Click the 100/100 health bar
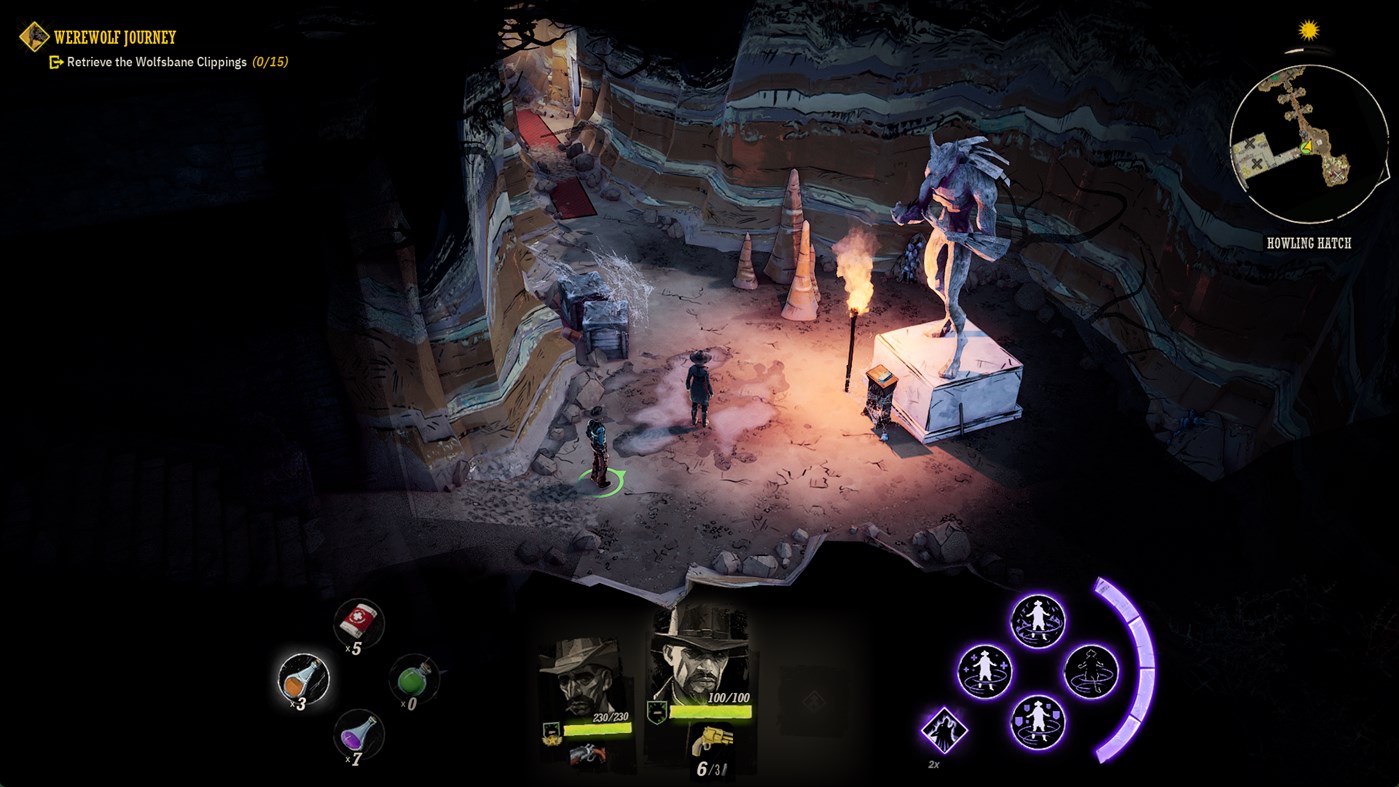The width and height of the screenshot is (1399, 787). click(x=710, y=710)
